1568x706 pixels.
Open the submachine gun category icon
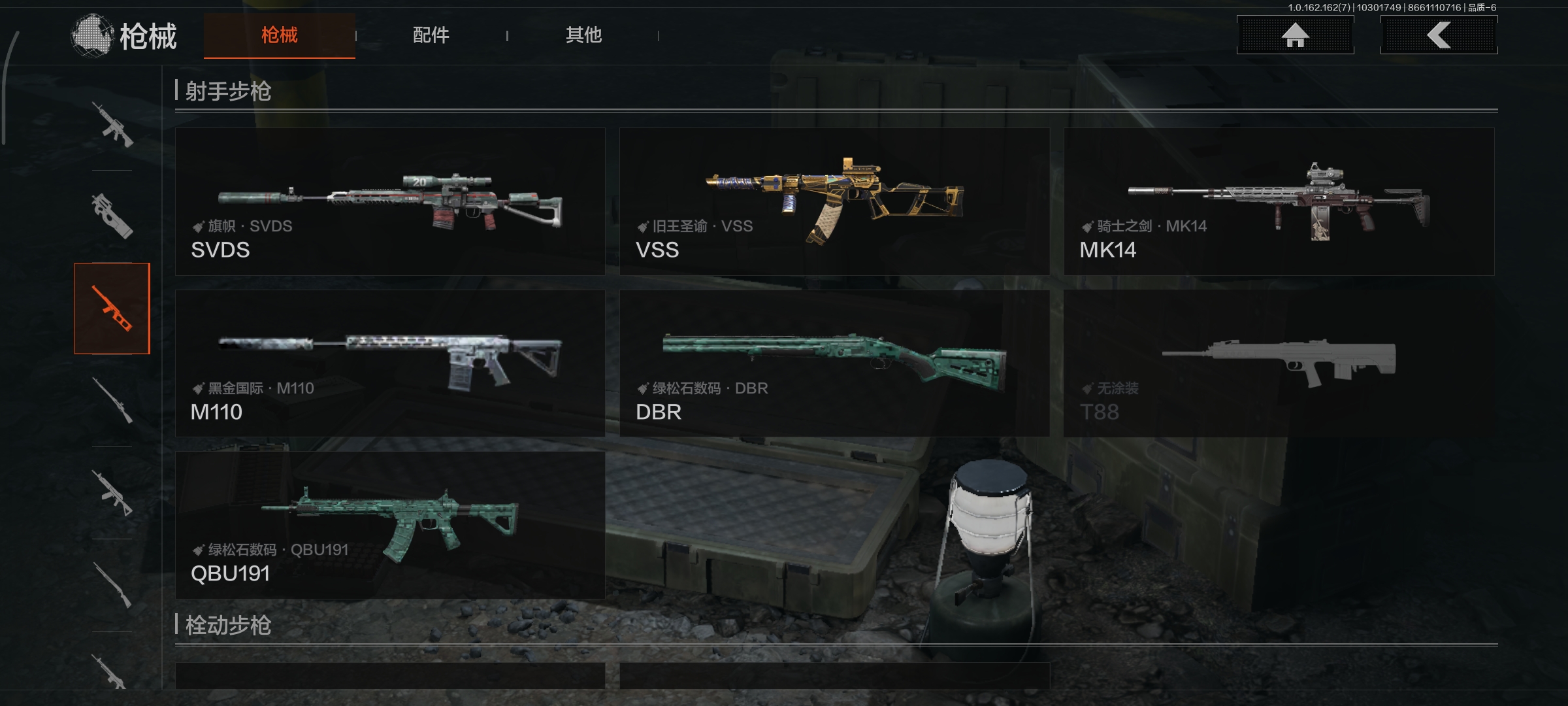pyautogui.click(x=112, y=216)
